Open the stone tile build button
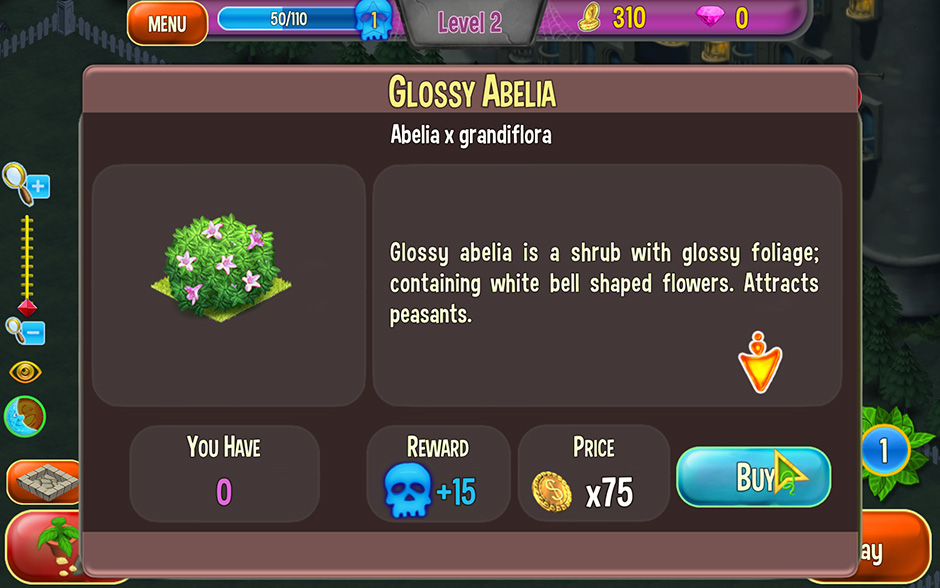Screen dimensions: 940x588 pos(43,481)
